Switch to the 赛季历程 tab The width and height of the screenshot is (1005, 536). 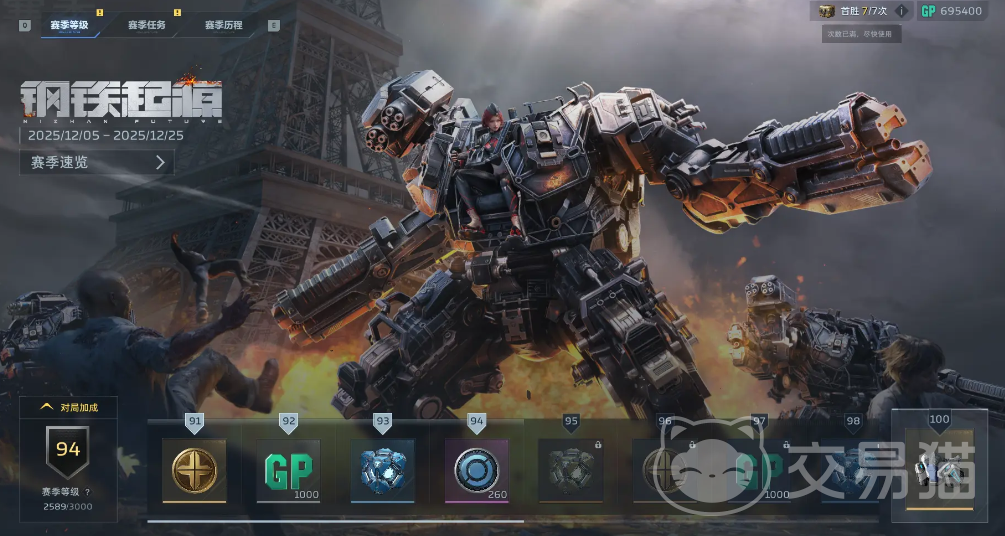point(223,25)
